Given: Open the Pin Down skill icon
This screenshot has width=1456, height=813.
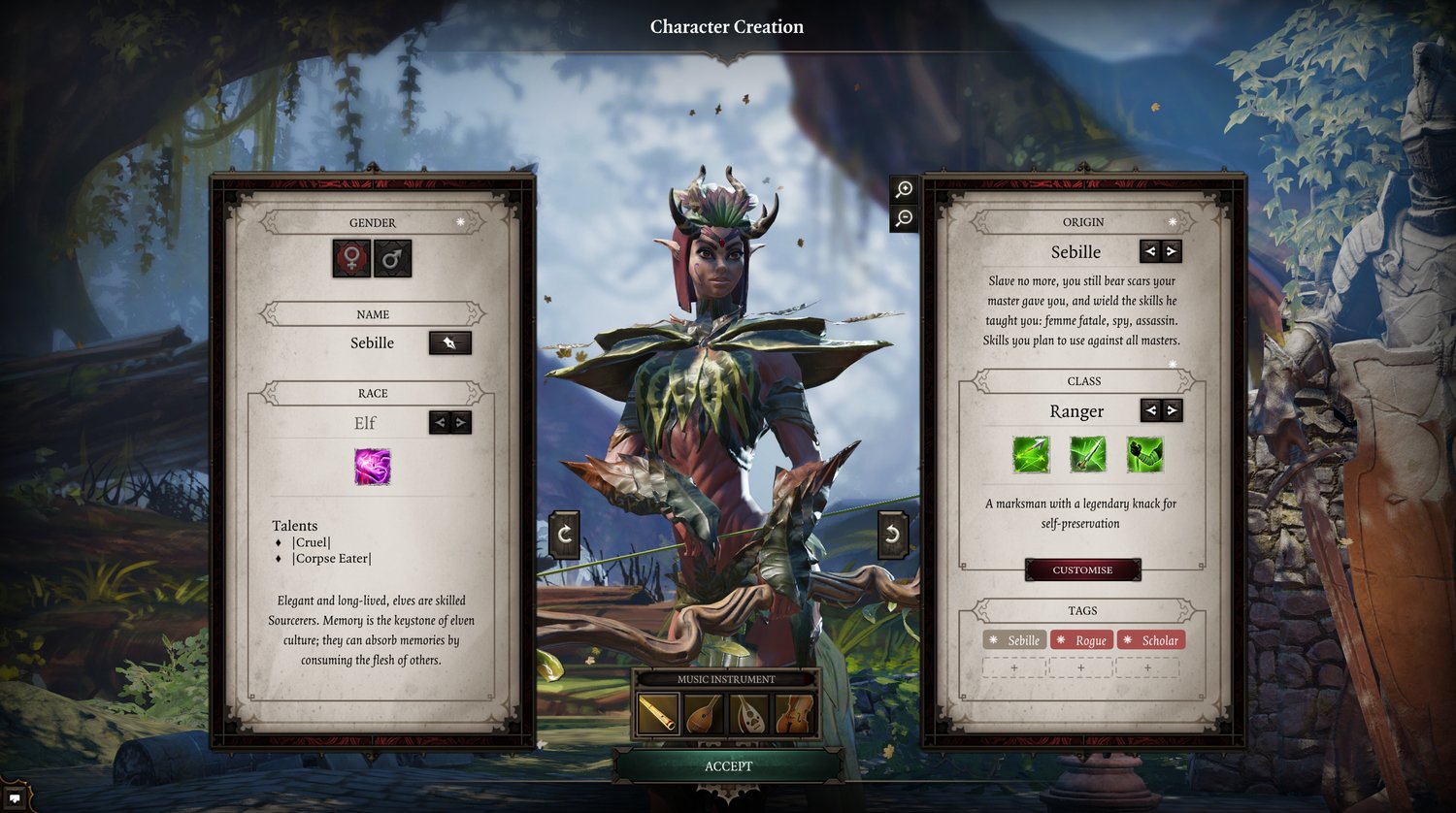Looking at the screenshot, I should (x=1088, y=456).
